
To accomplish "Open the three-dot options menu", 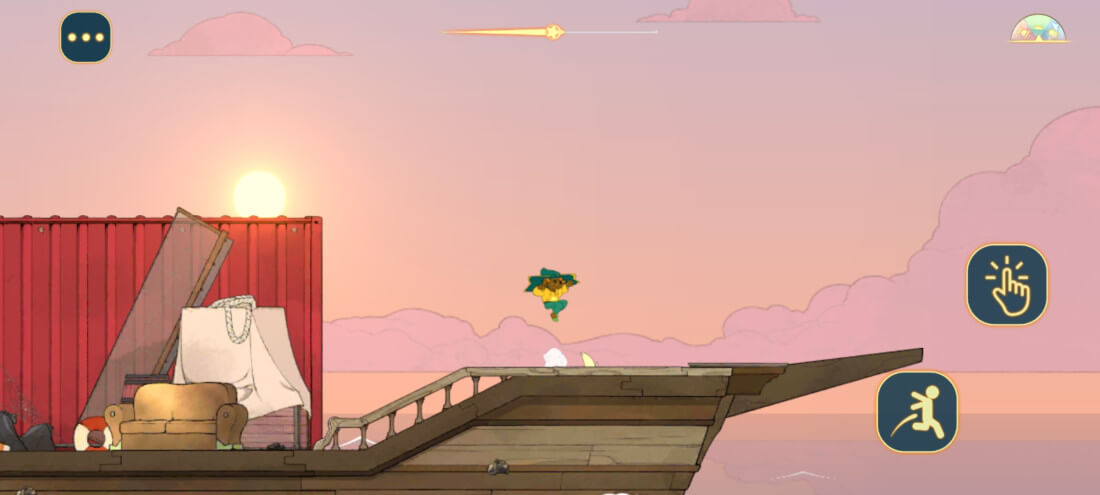I will click(x=86, y=37).
